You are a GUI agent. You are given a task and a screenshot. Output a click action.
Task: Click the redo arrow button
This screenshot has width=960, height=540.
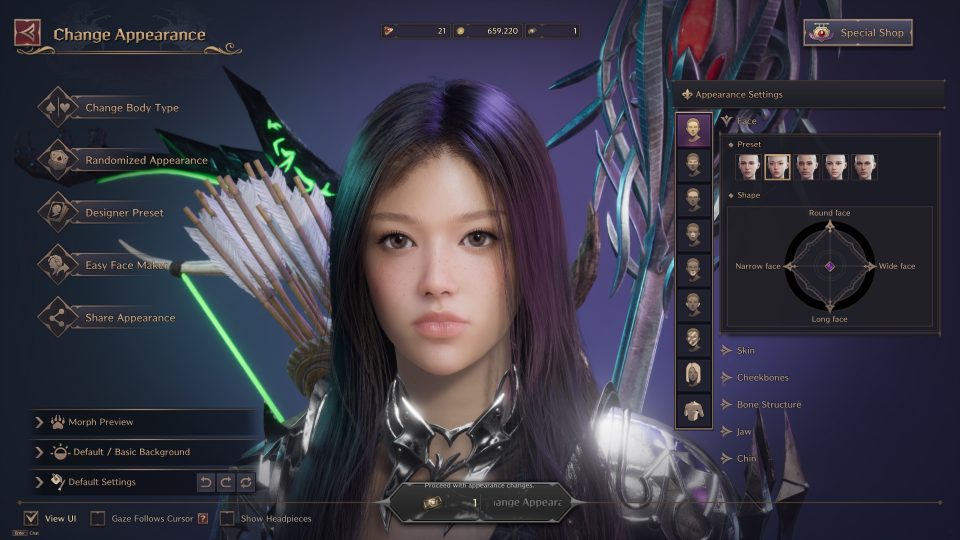[225, 482]
